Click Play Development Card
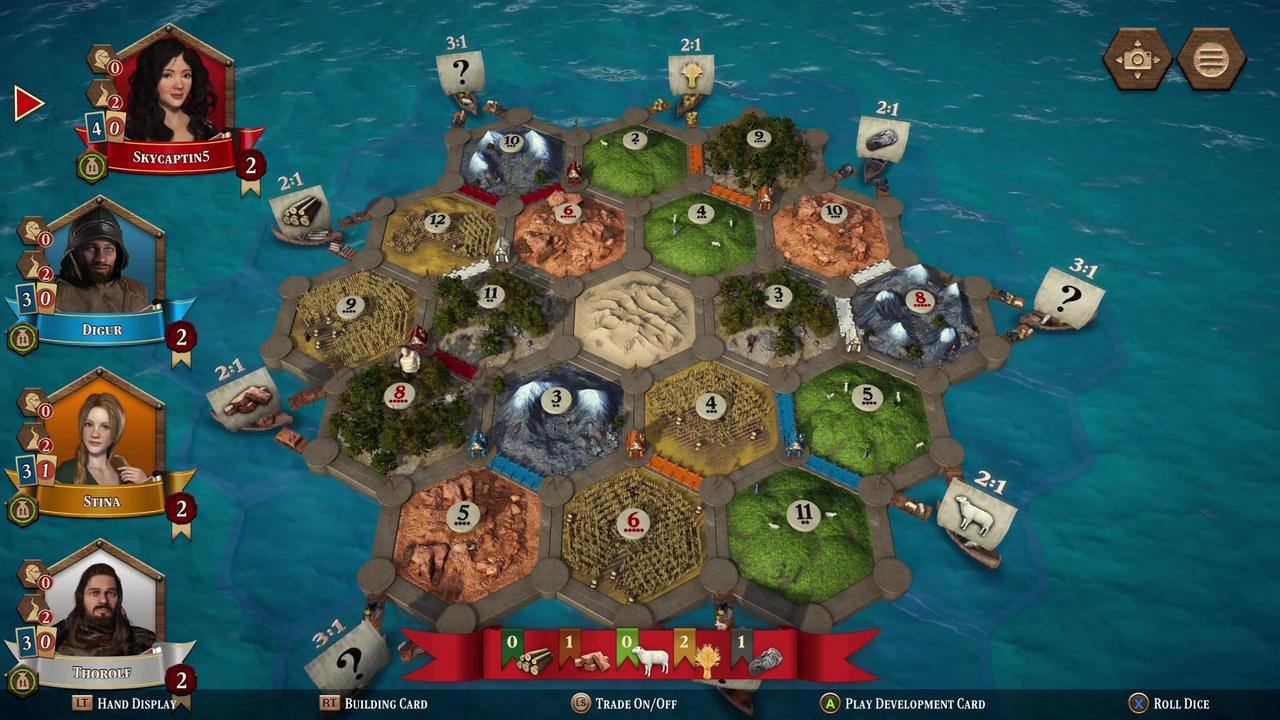 pyautogui.click(x=915, y=704)
